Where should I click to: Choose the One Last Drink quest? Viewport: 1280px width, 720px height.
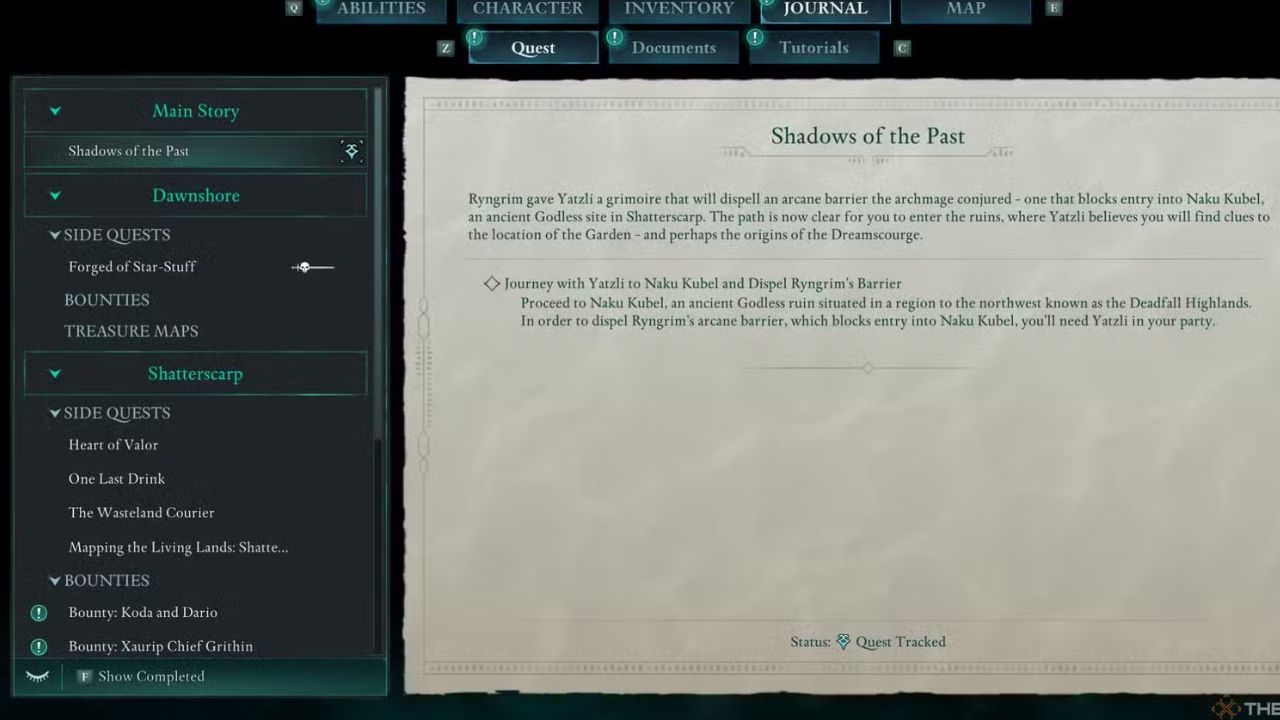[x=116, y=479]
